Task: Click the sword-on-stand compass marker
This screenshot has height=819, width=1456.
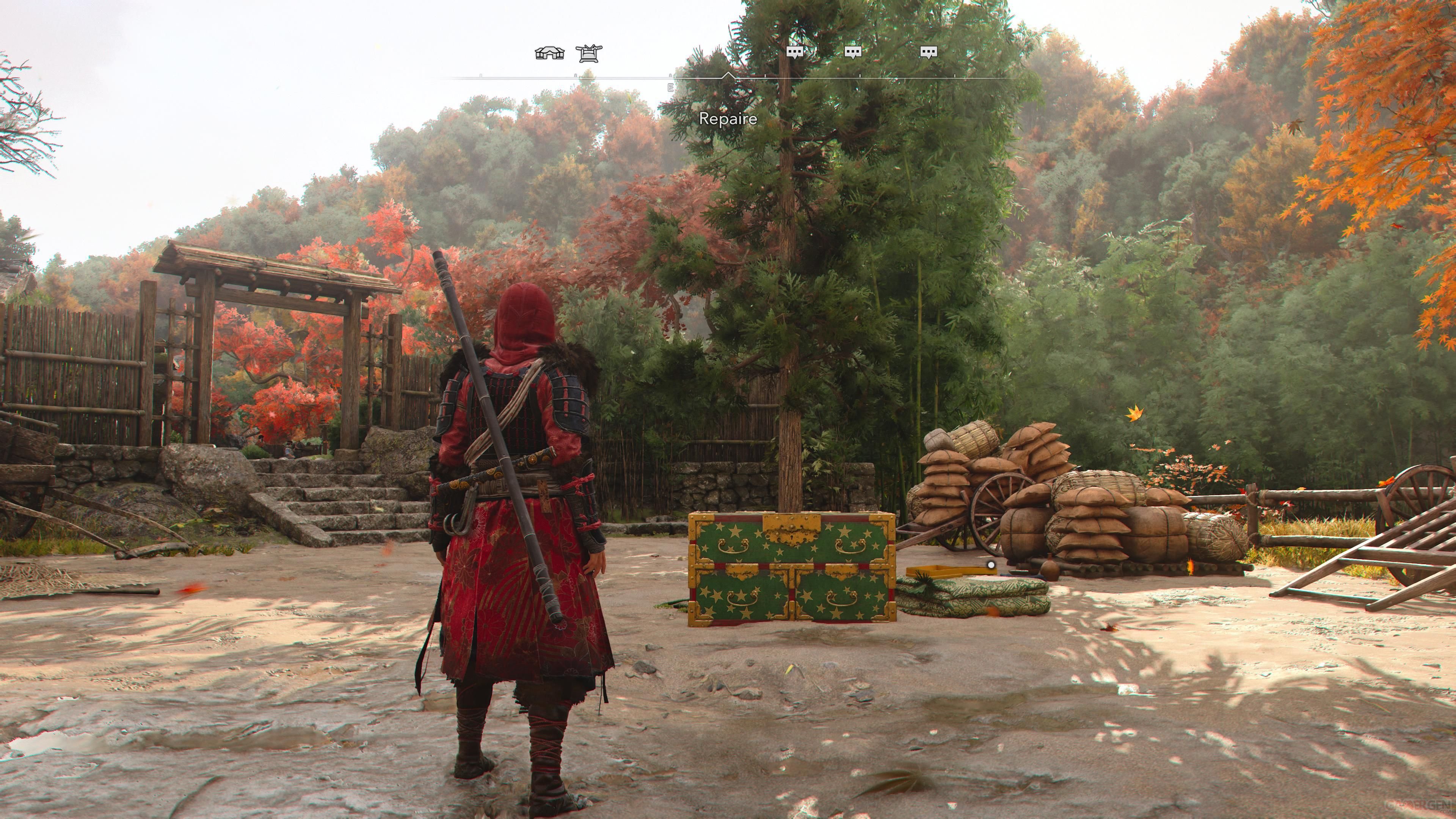Action: pos(589,53)
